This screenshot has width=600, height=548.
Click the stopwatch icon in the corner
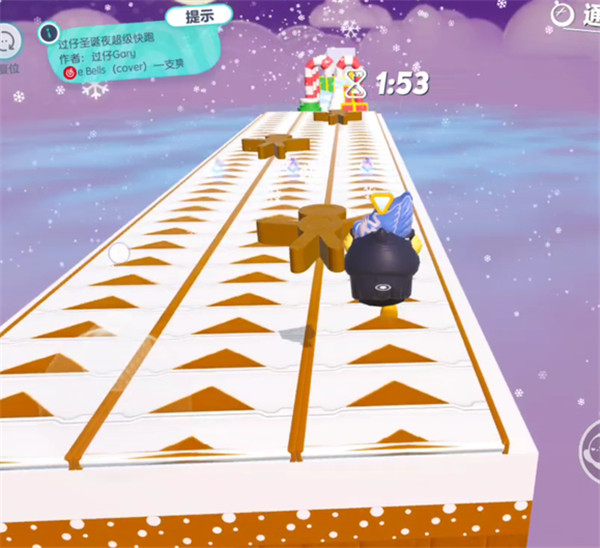563,13
